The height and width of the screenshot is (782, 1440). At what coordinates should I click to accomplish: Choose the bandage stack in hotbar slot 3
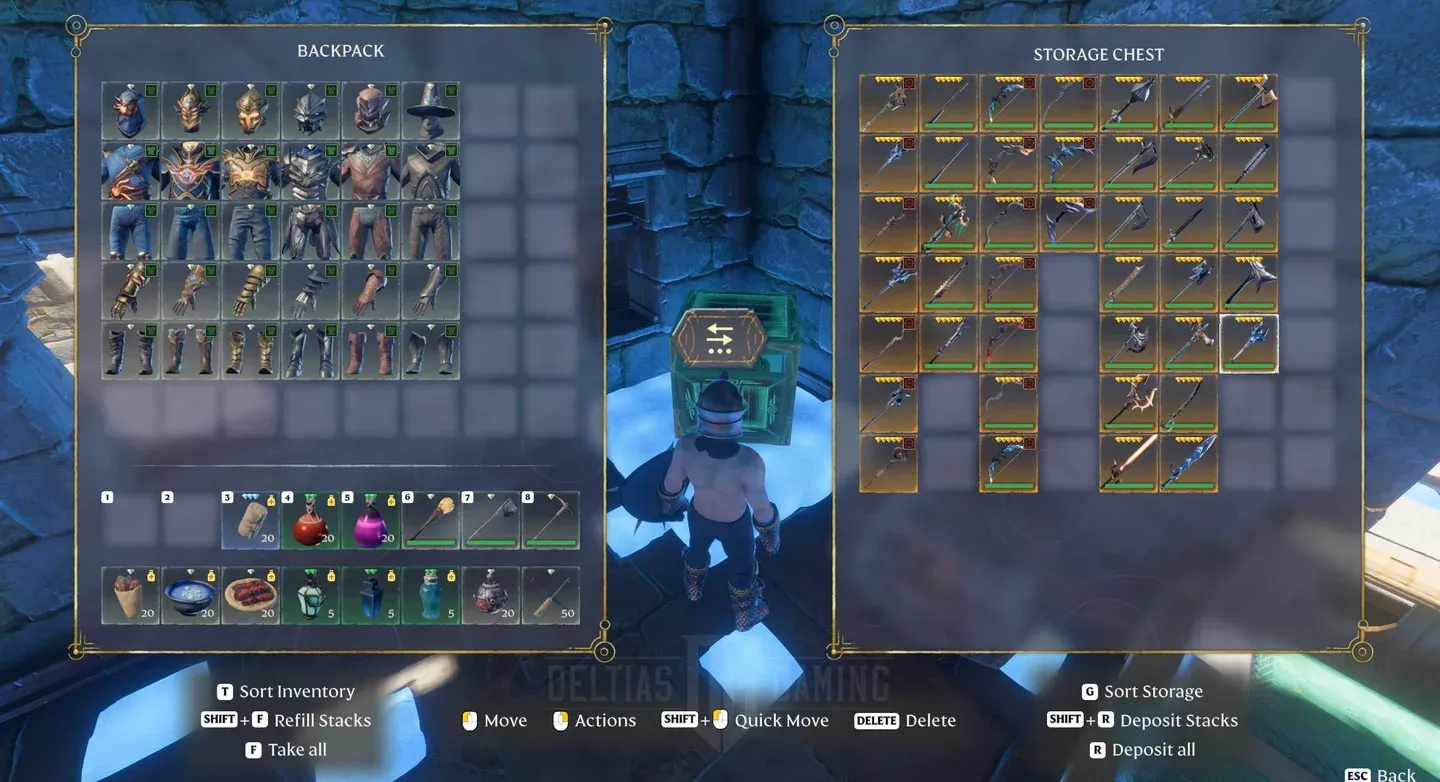251,520
